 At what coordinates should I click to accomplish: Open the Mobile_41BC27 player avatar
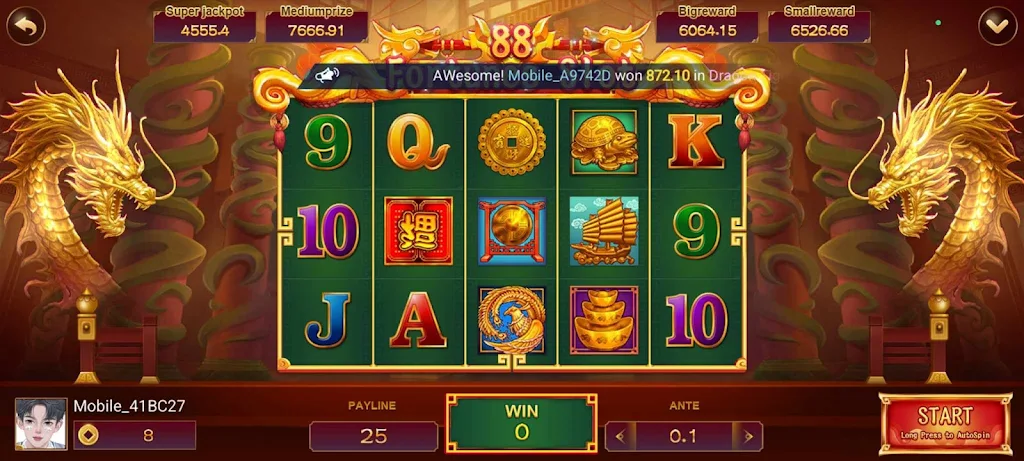click(41, 424)
